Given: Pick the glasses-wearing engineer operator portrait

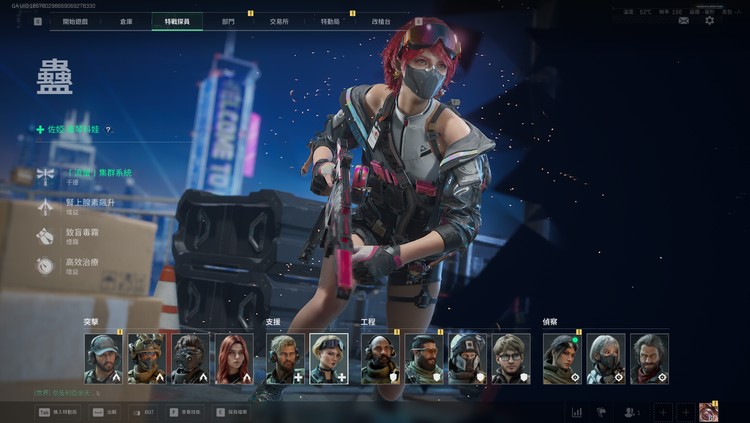Looking at the screenshot, I should pos(511,358).
